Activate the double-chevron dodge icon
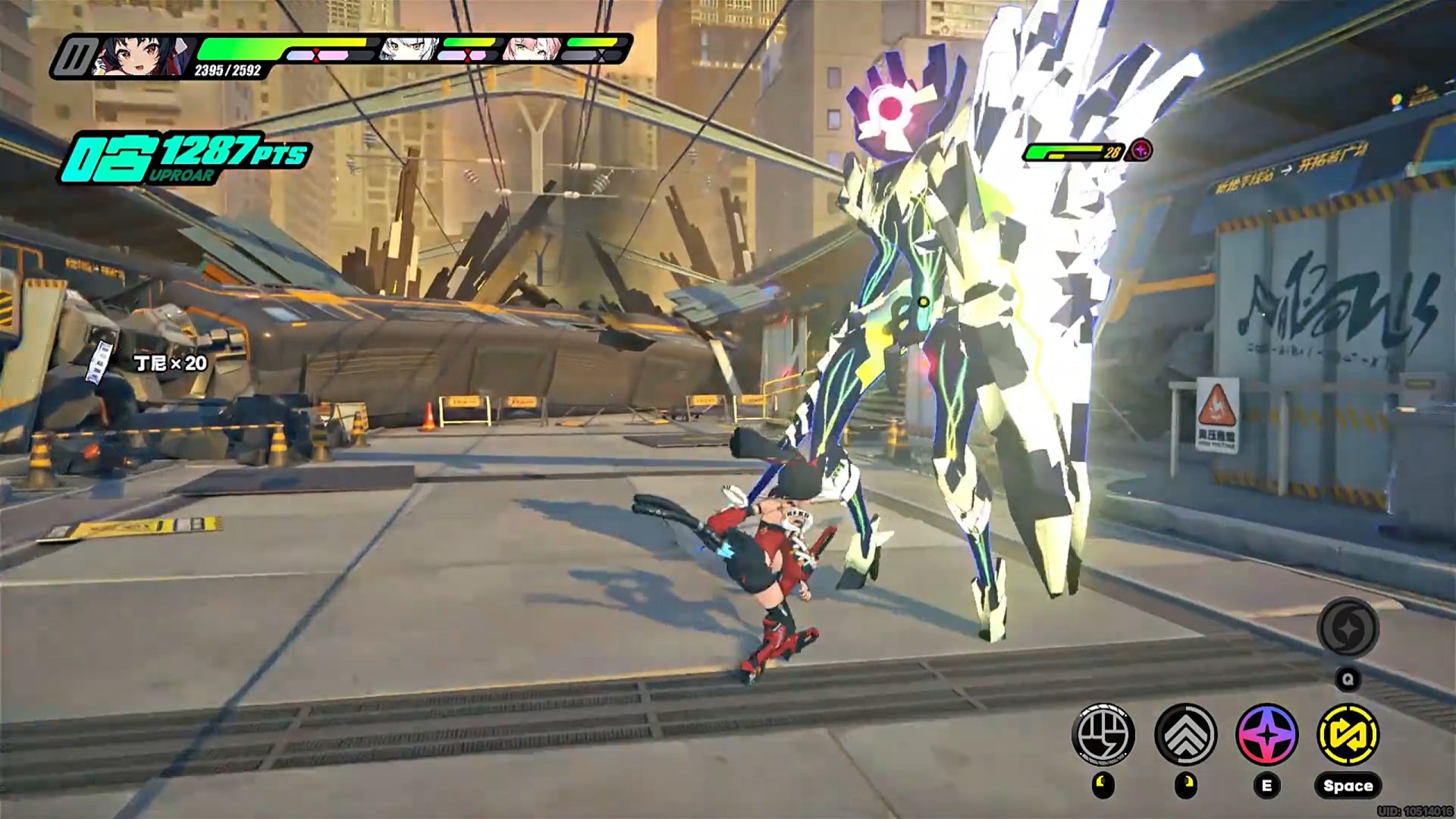The image size is (1456, 819). [x=1185, y=734]
